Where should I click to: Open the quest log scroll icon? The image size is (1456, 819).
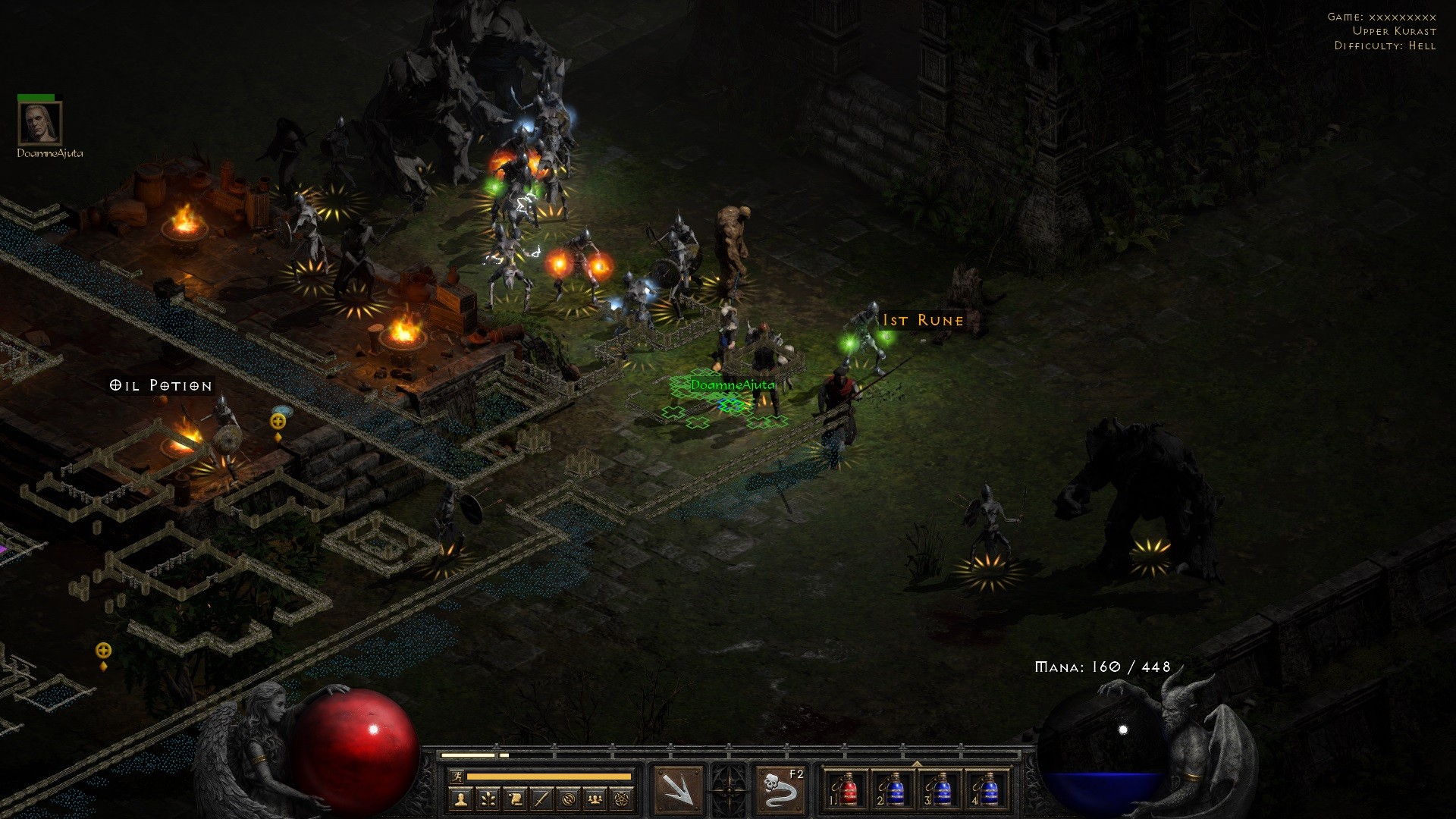click(x=515, y=799)
